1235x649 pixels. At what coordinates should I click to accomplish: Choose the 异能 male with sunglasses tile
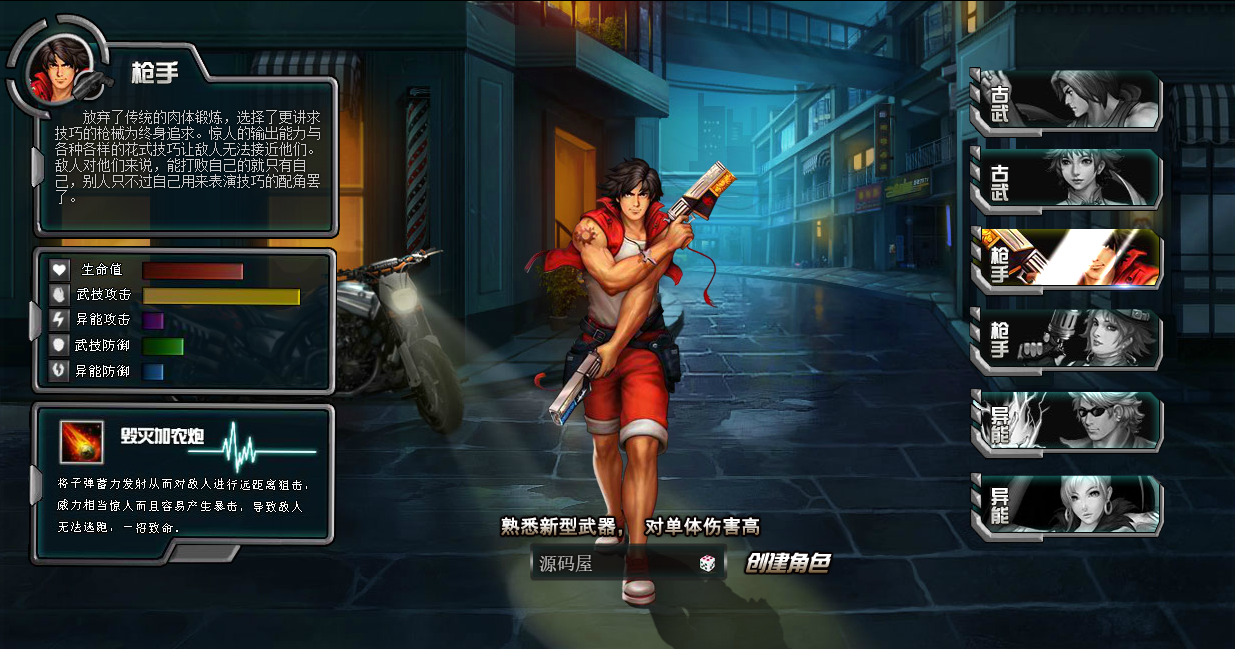(x=1068, y=421)
